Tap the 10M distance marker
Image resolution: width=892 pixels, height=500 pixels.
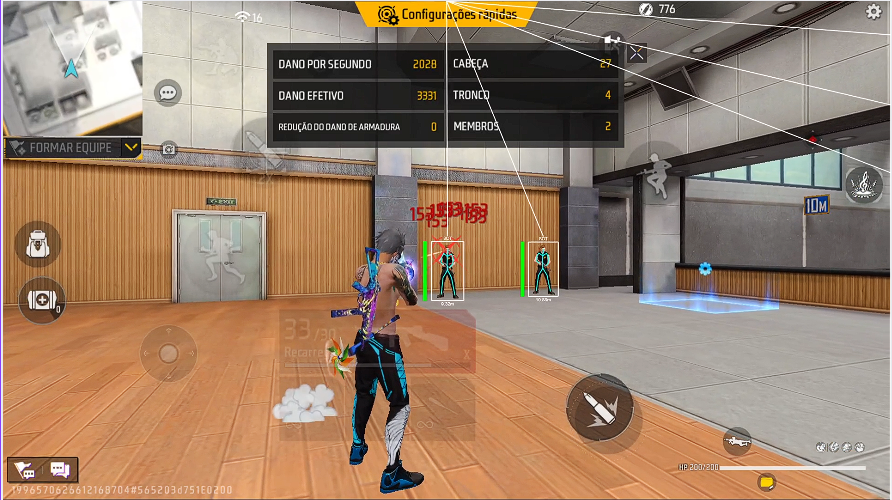tap(816, 205)
